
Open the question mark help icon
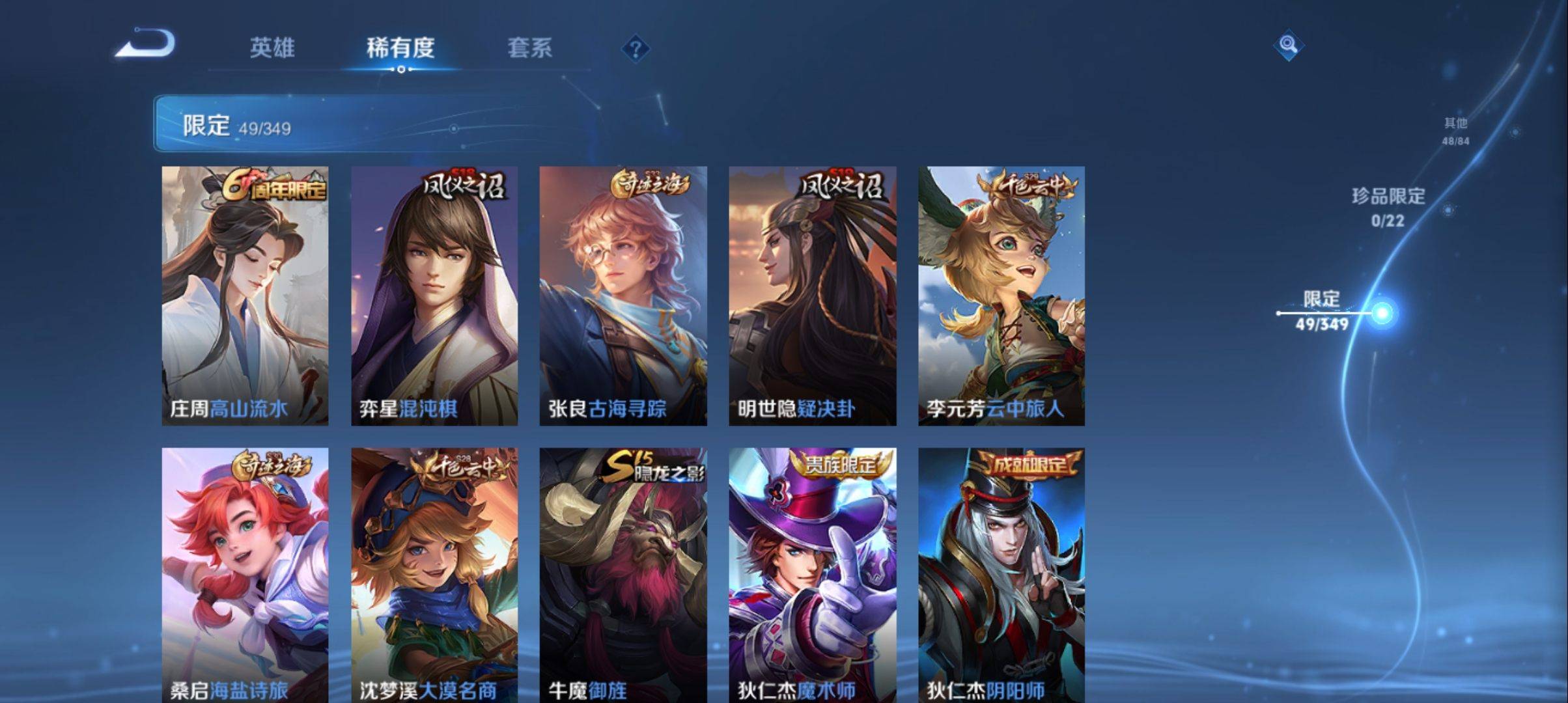tap(636, 49)
